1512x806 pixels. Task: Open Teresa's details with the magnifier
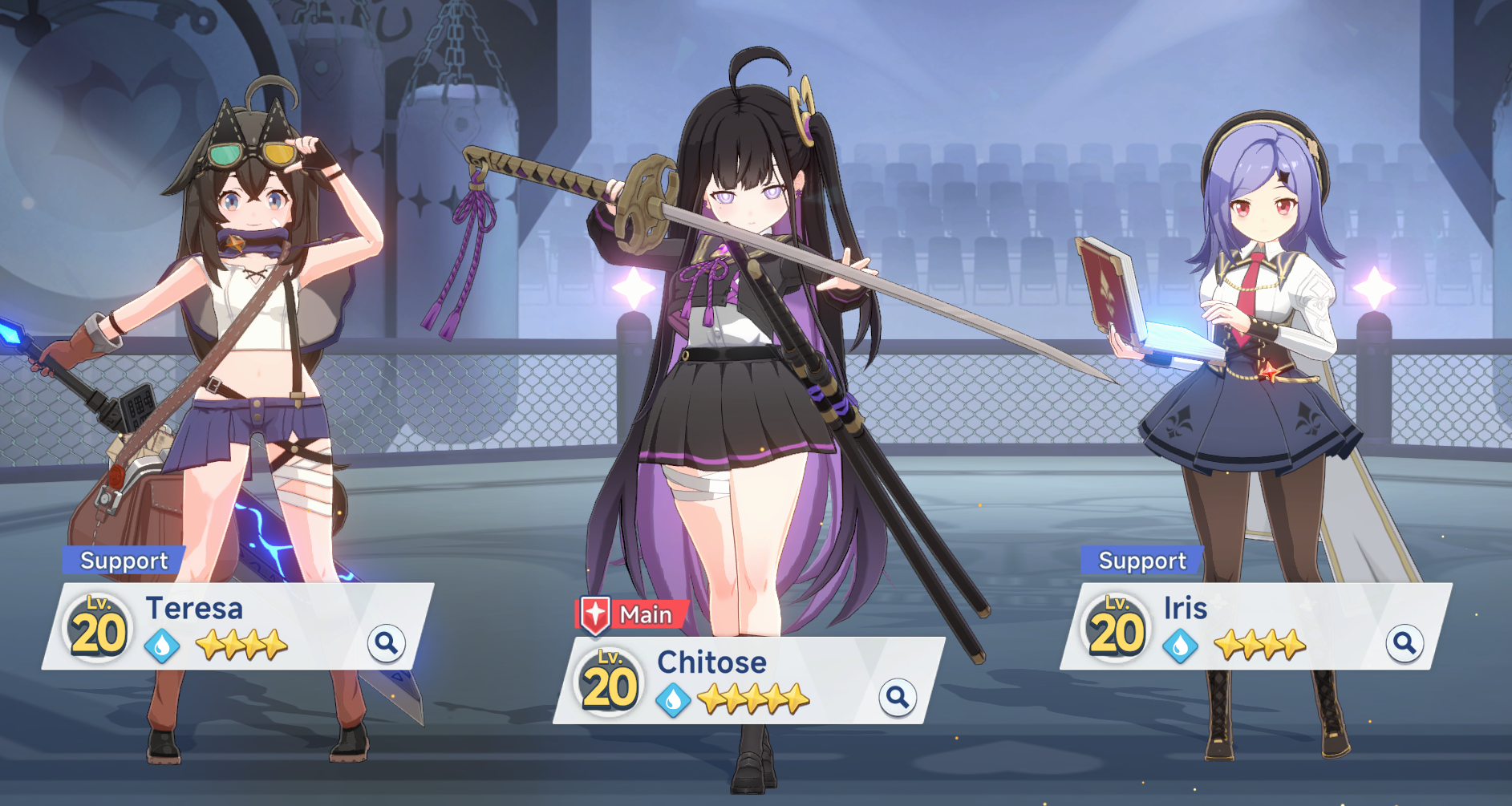point(386,643)
